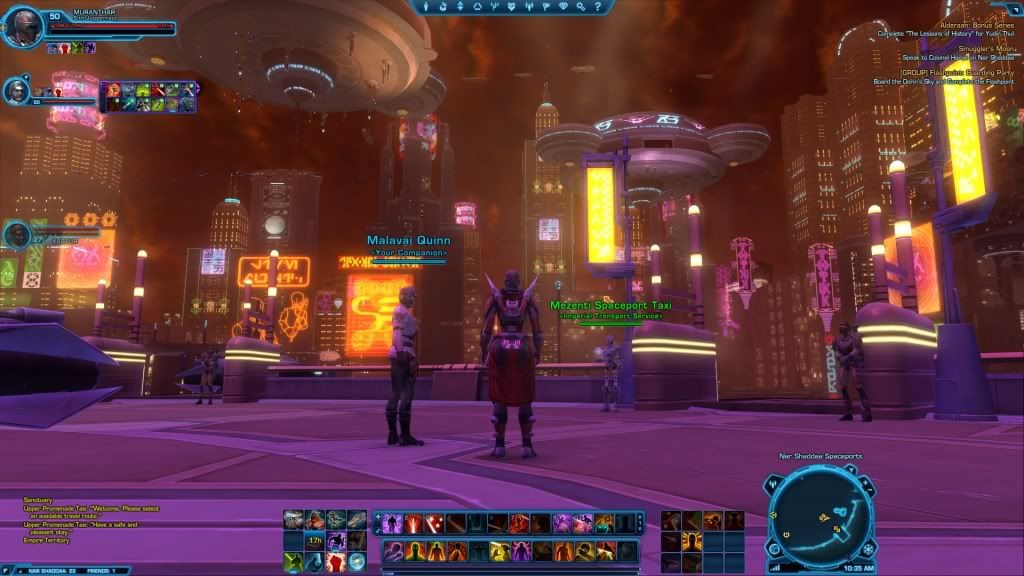This screenshot has width=1024, height=576.
Task: Activate the purple standing figure ability
Action: click(x=390, y=523)
